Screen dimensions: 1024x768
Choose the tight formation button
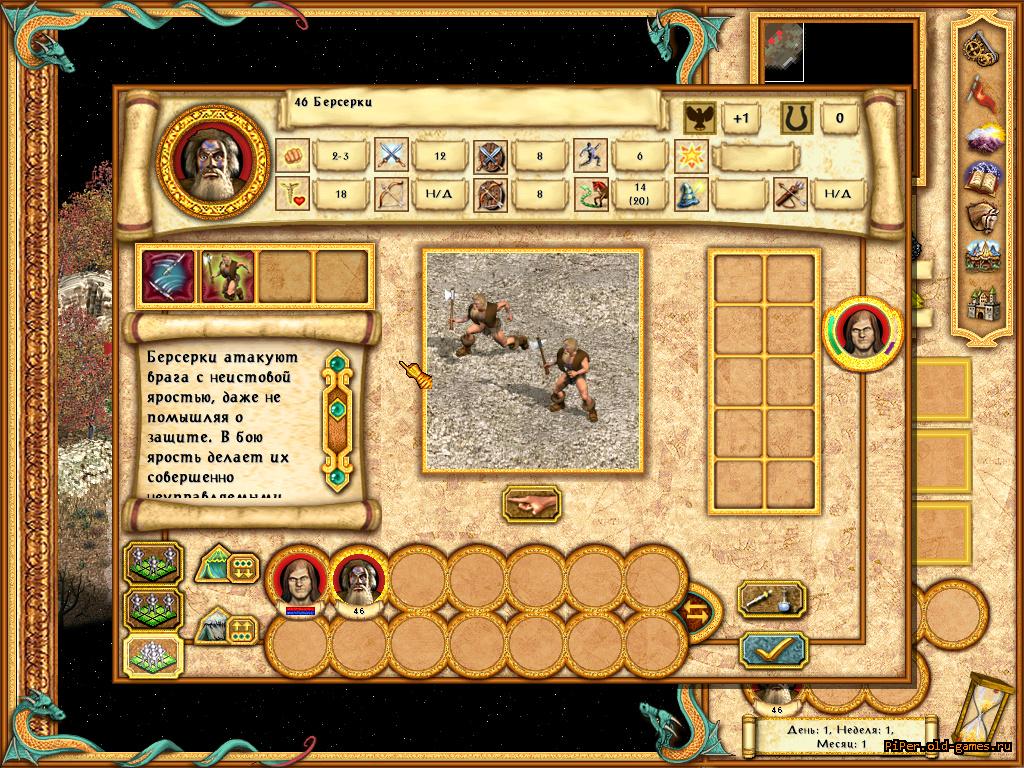[x=153, y=655]
